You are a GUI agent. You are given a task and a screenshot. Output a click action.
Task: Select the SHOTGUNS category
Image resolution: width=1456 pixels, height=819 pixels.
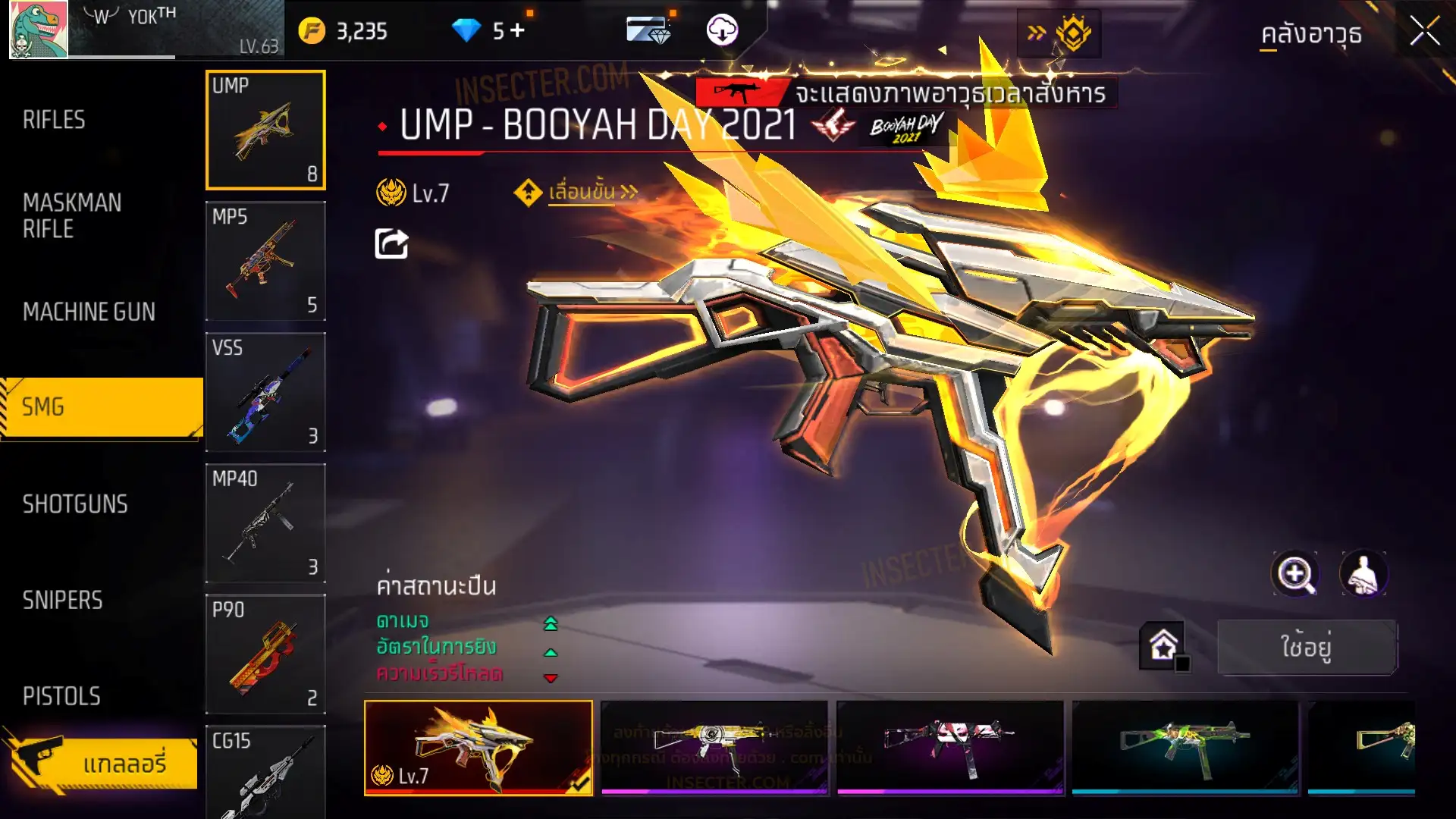[x=75, y=504]
